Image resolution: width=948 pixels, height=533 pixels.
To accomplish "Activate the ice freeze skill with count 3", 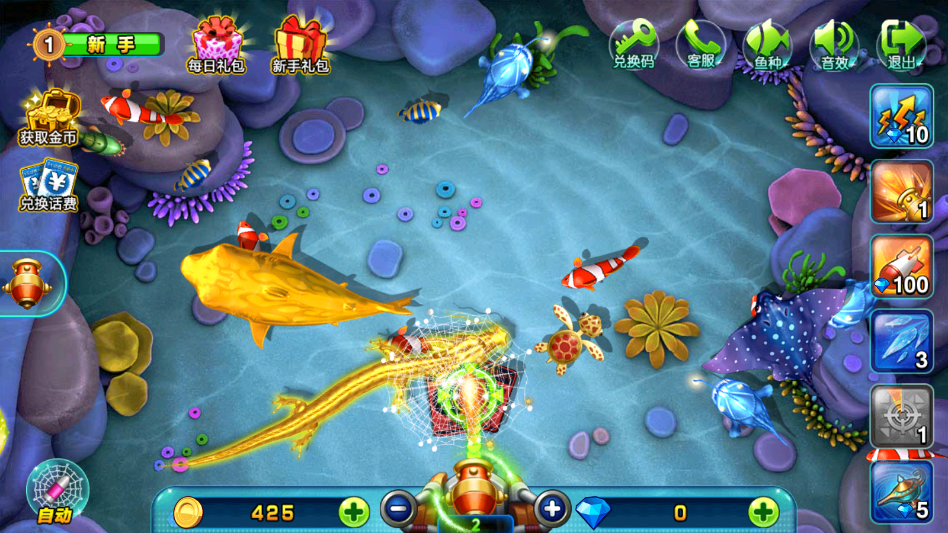I will (901, 341).
